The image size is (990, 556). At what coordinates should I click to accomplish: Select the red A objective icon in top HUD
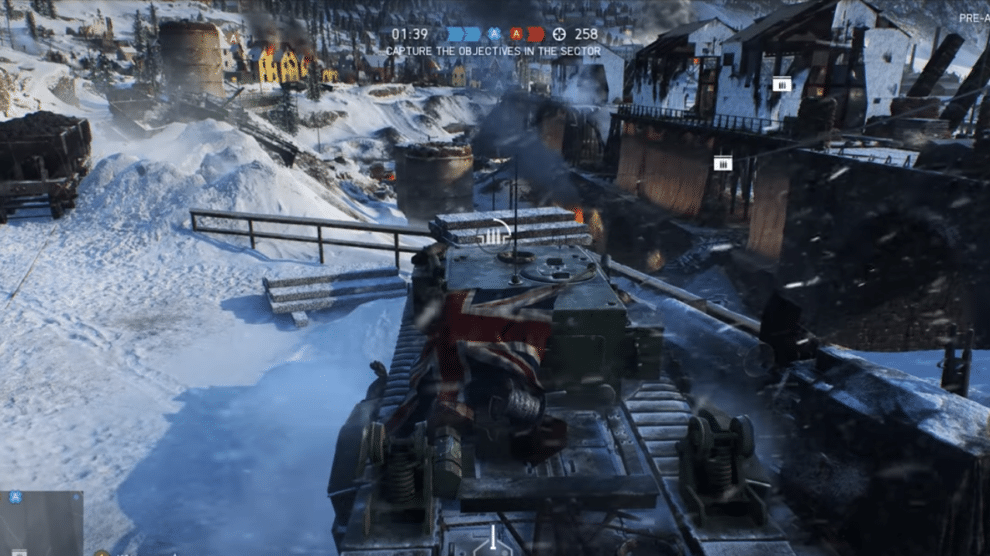click(516, 34)
